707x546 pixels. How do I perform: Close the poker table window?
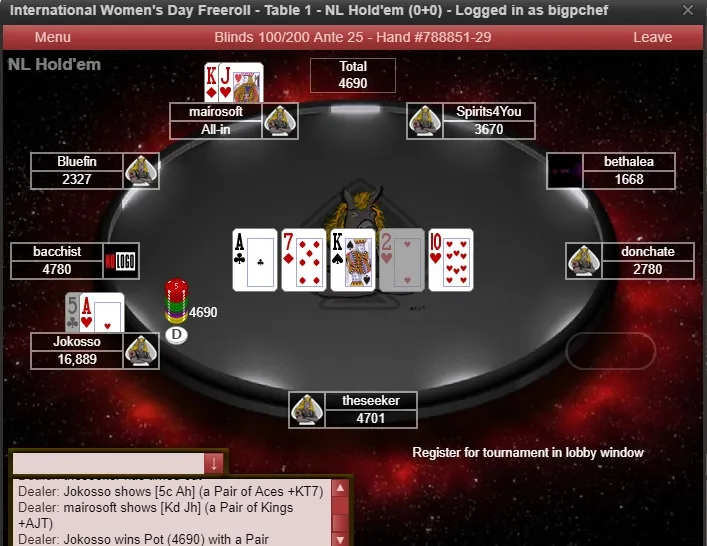[688, 11]
